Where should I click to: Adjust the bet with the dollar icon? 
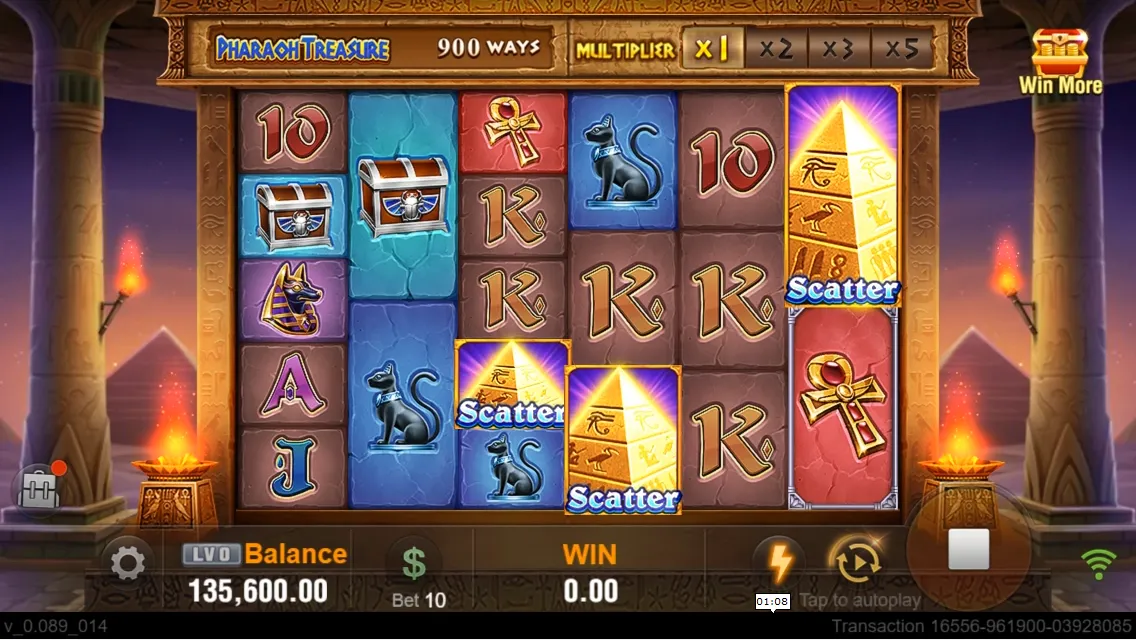414,565
